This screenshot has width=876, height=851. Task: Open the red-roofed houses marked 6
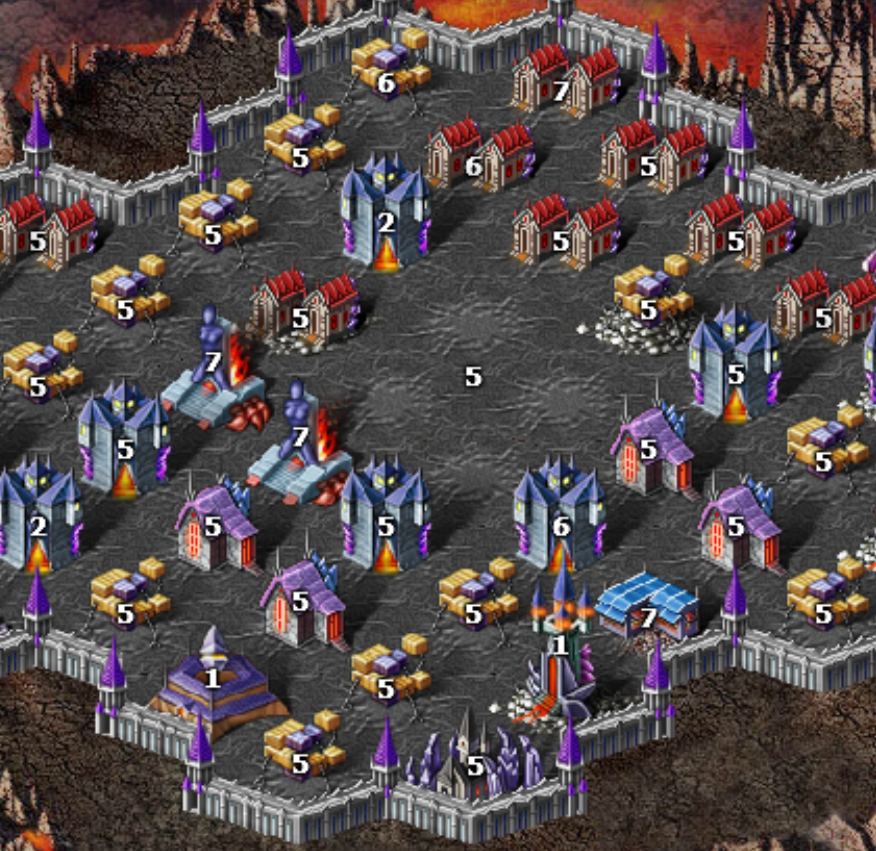475,156
